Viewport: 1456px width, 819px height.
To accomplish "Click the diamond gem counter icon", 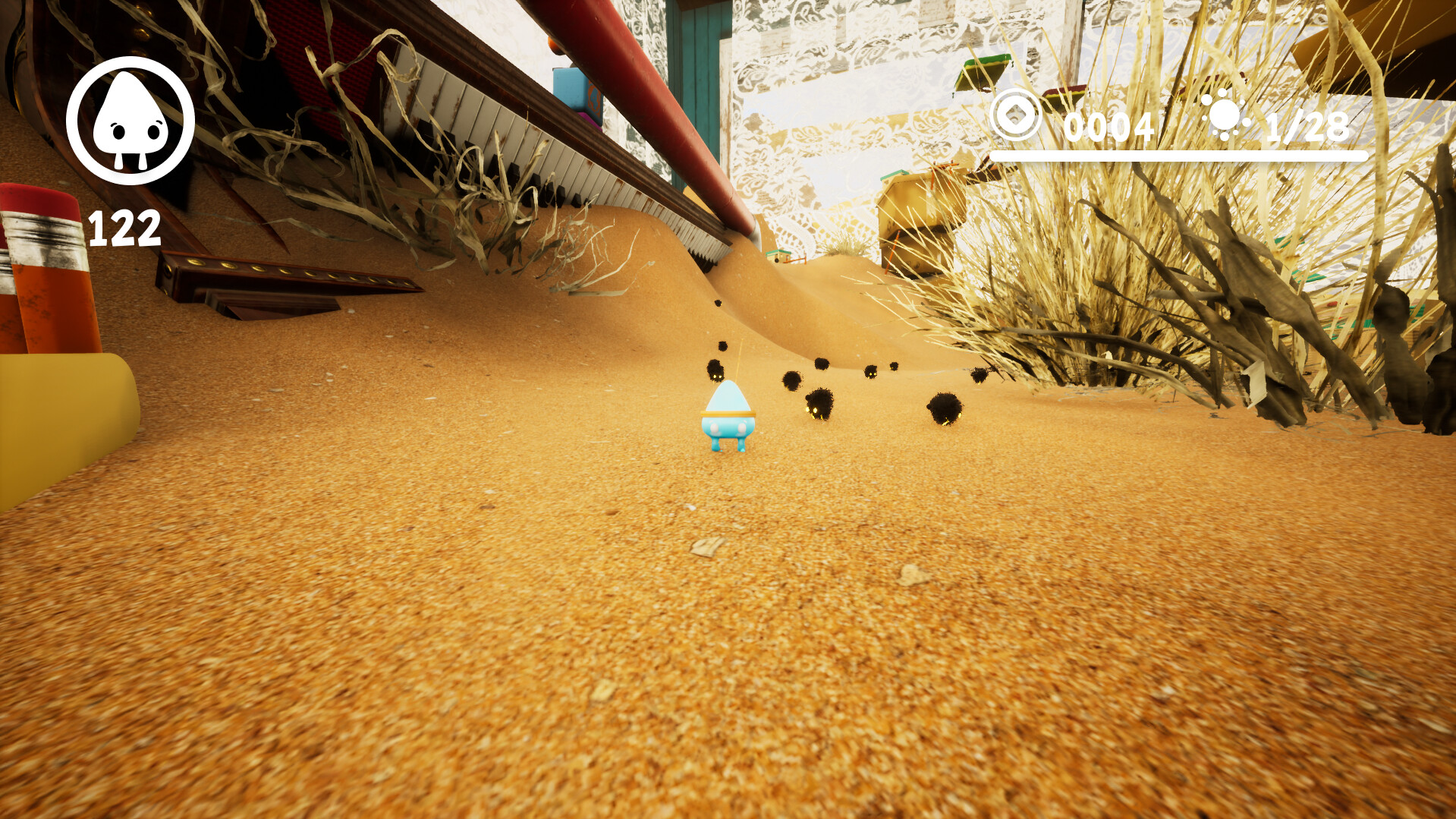I will [1015, 115].
